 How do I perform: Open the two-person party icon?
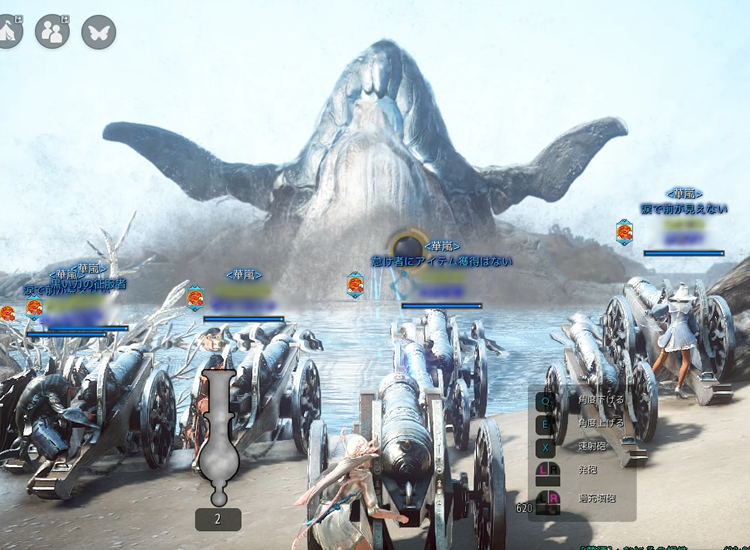pos(52,32)
